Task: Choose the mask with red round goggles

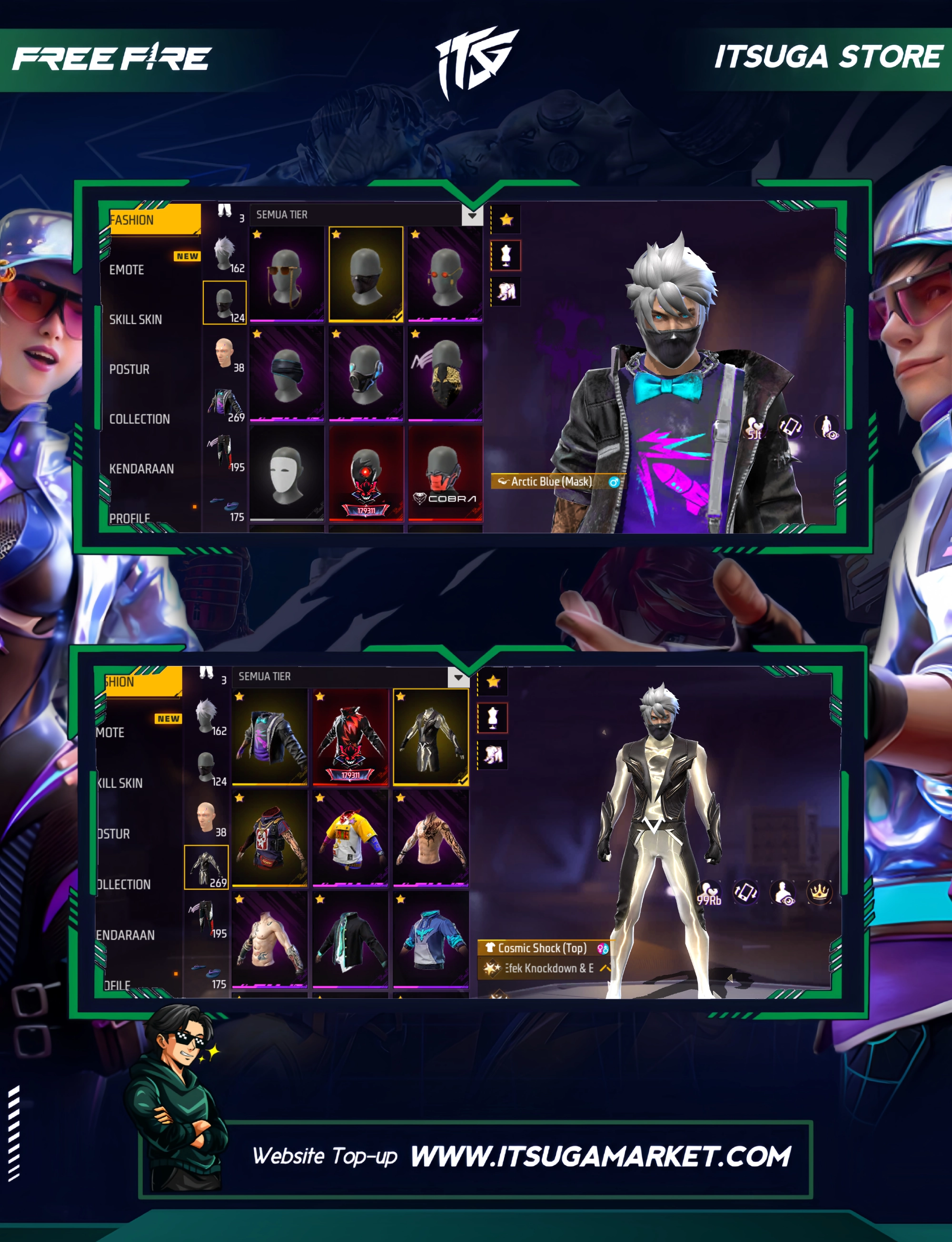Action: (x=446, y=274)
